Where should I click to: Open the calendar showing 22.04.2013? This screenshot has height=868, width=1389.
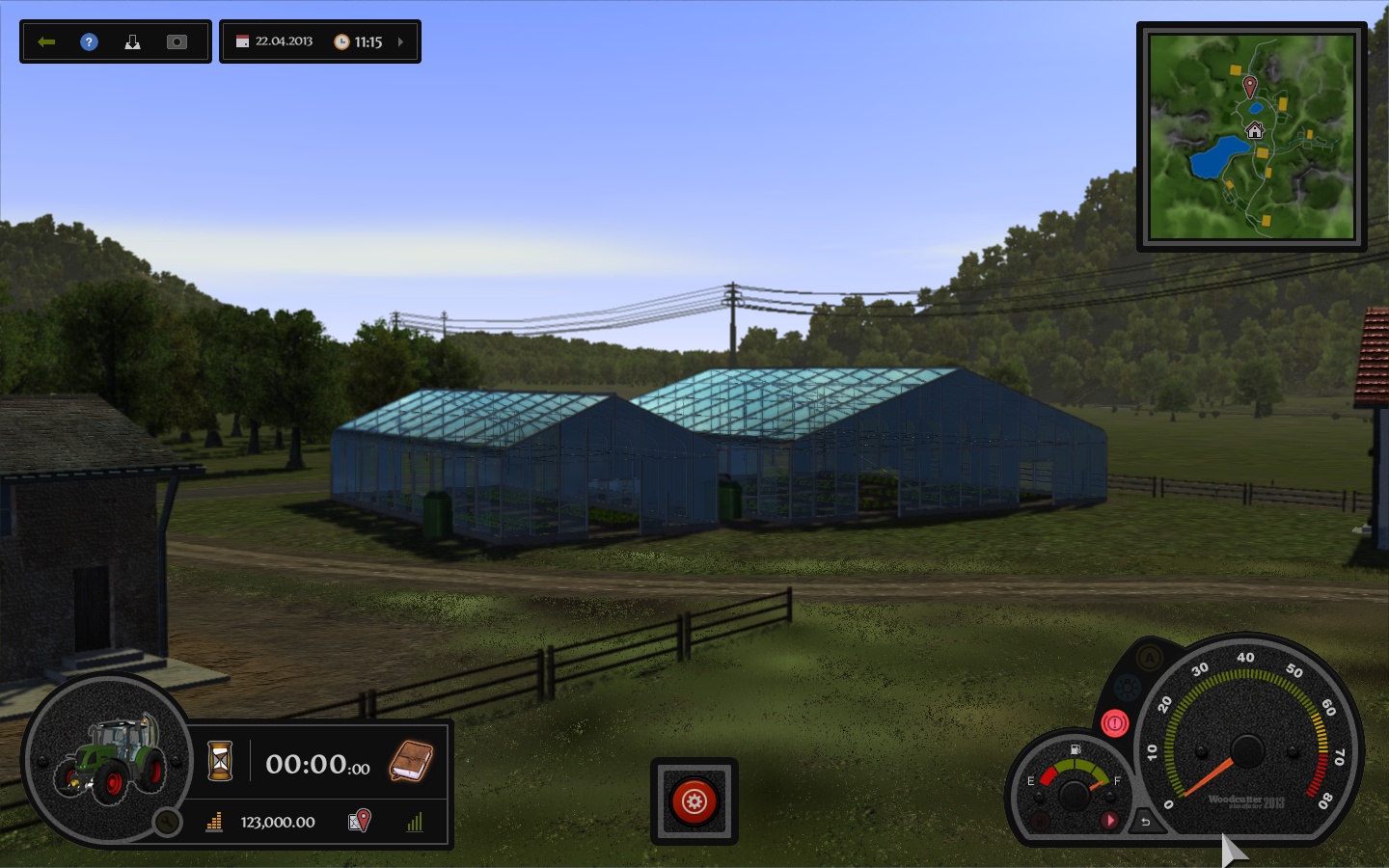241,41
